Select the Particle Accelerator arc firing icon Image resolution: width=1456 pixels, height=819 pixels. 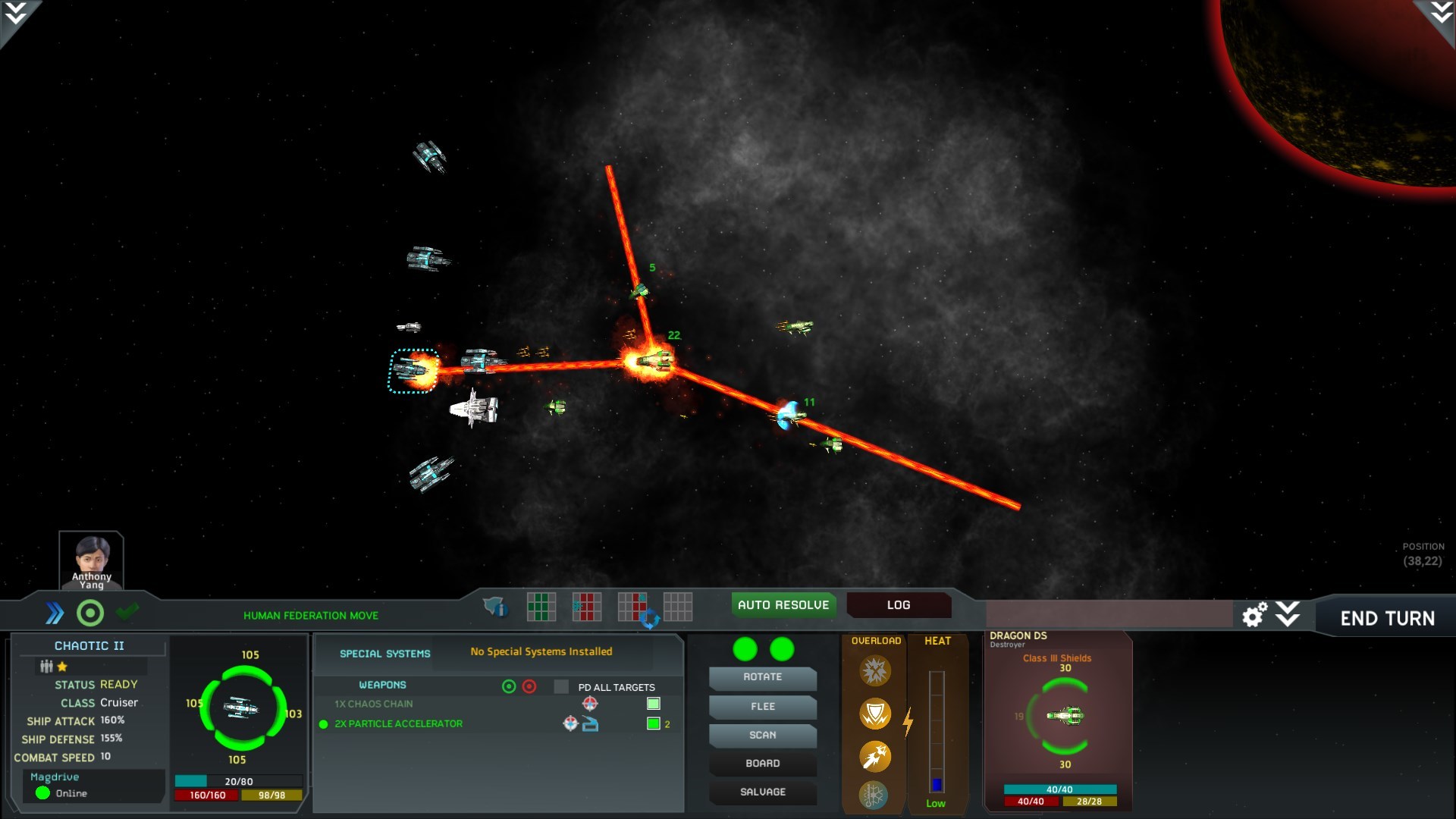(x=589, y=724)
